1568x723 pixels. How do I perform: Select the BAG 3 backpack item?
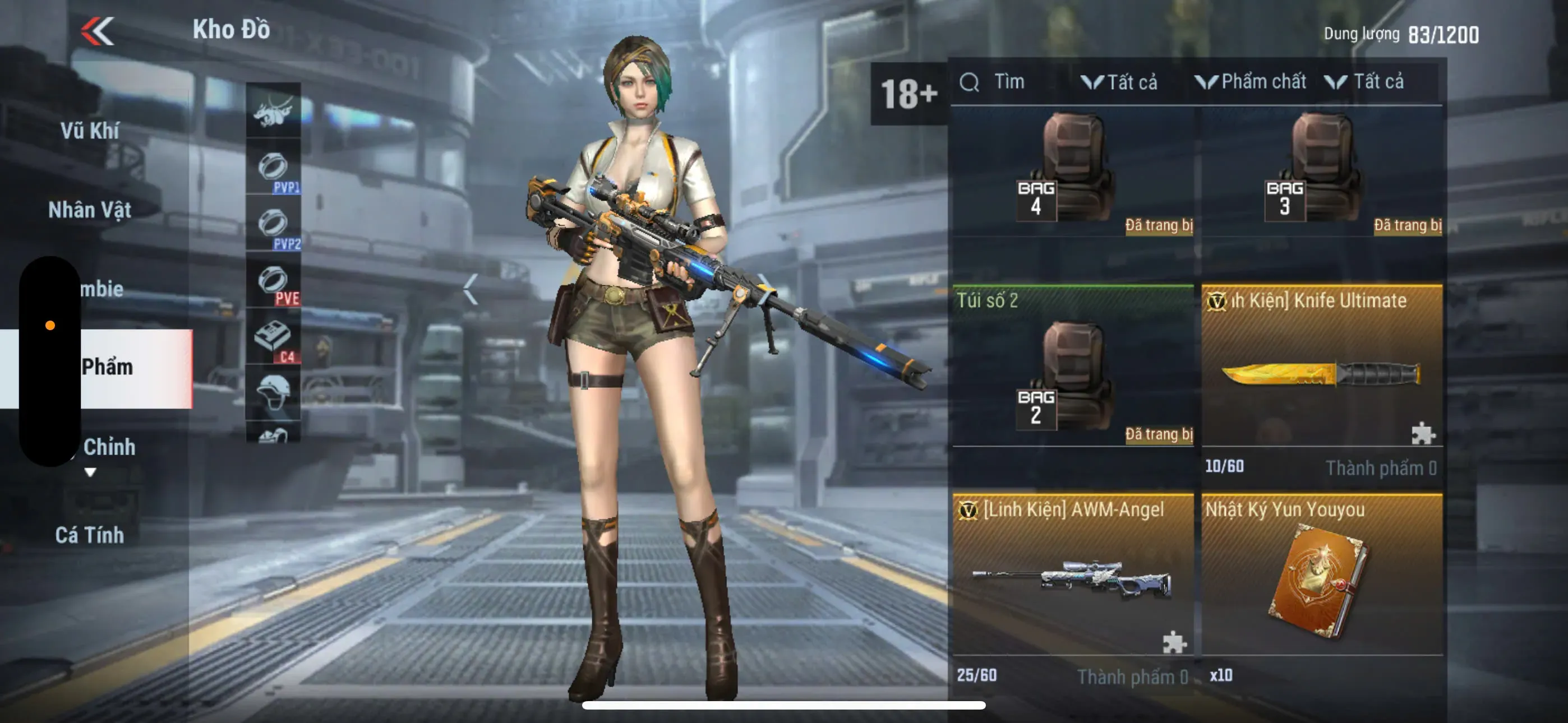tap(1321, 172)
